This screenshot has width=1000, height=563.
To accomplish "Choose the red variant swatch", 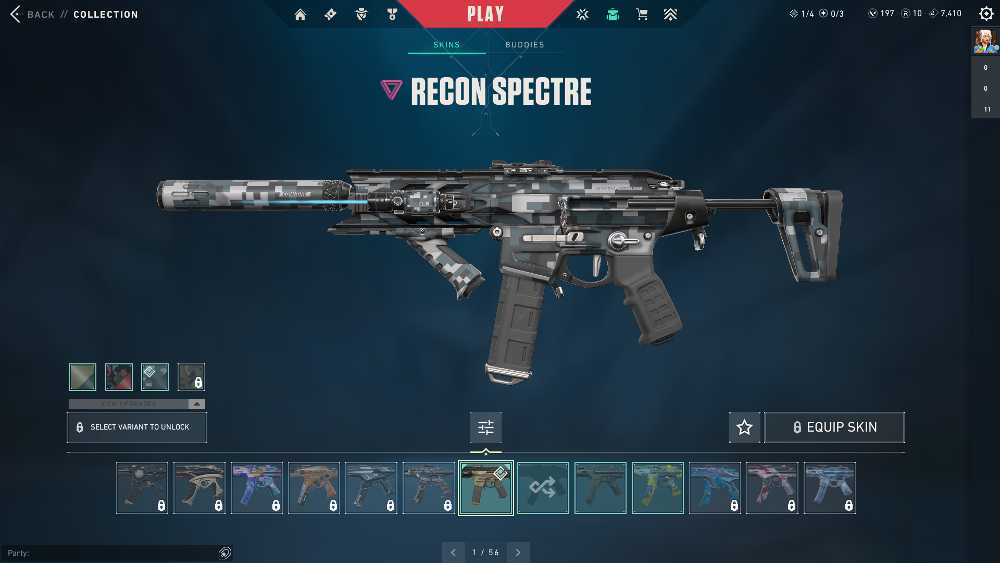I will click(x=119, y=377).
